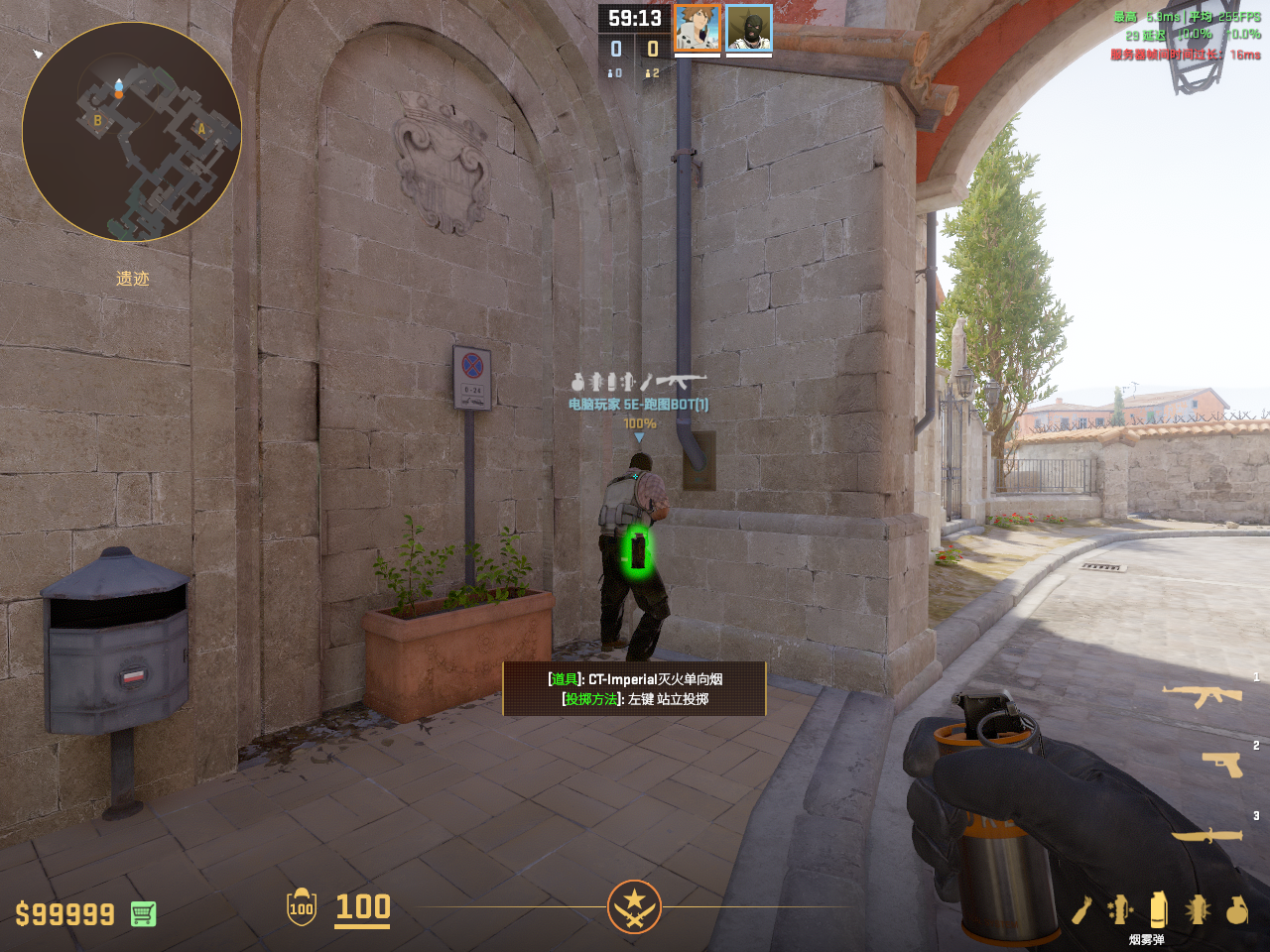Select the anime character player avatar
The width and height of the screenshot is (1270, 952).
pyautogui.click(x=697, y=29)
